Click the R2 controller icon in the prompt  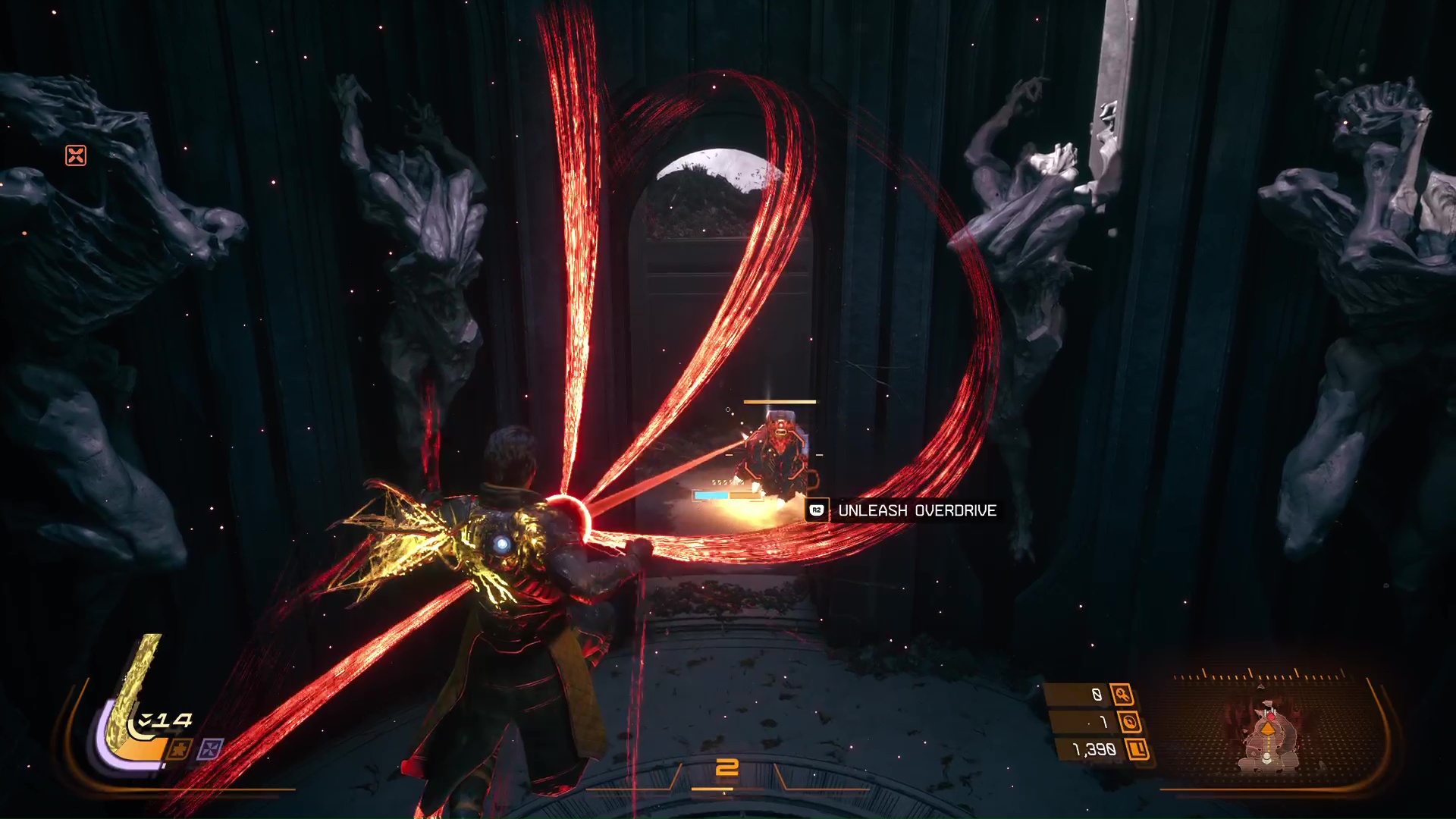(817, 510)
